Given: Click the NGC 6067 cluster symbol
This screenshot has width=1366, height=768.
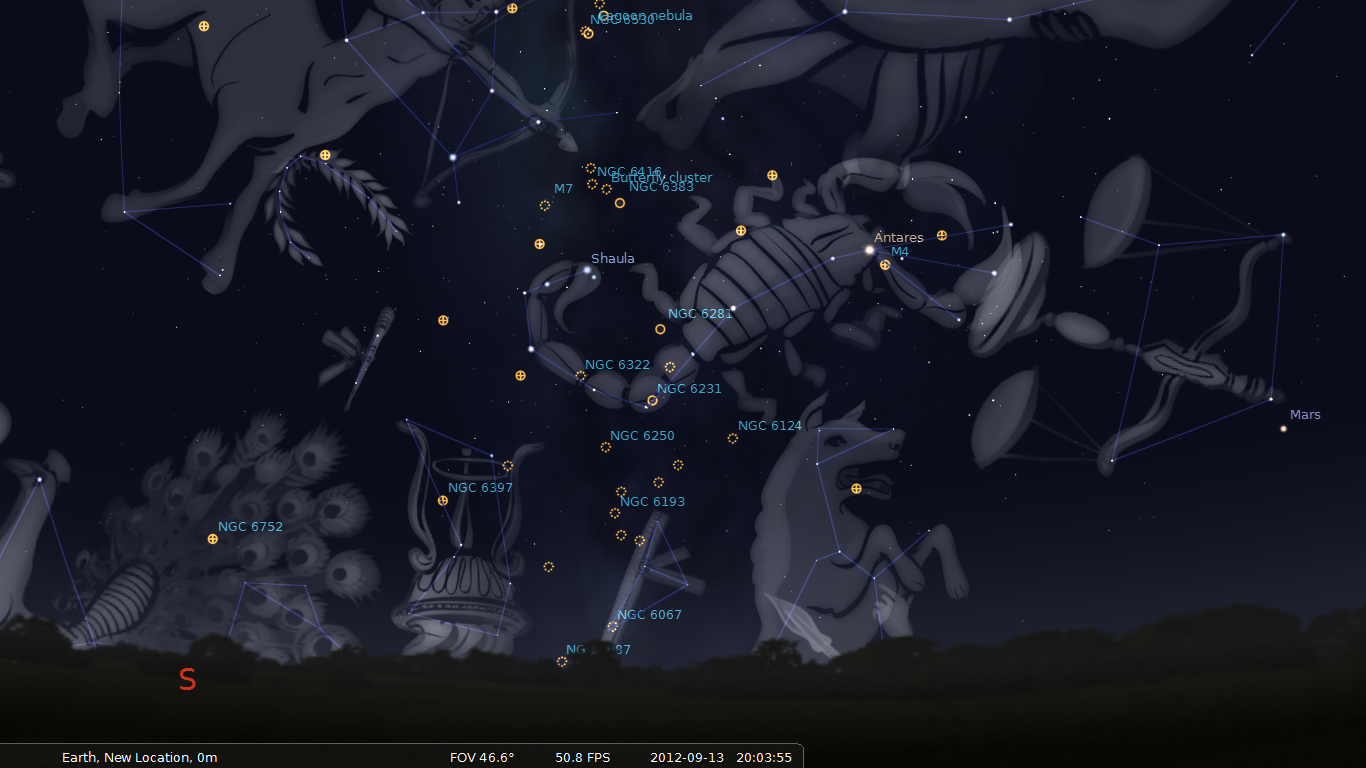Looking at the screenshot, I should (611, 627).
